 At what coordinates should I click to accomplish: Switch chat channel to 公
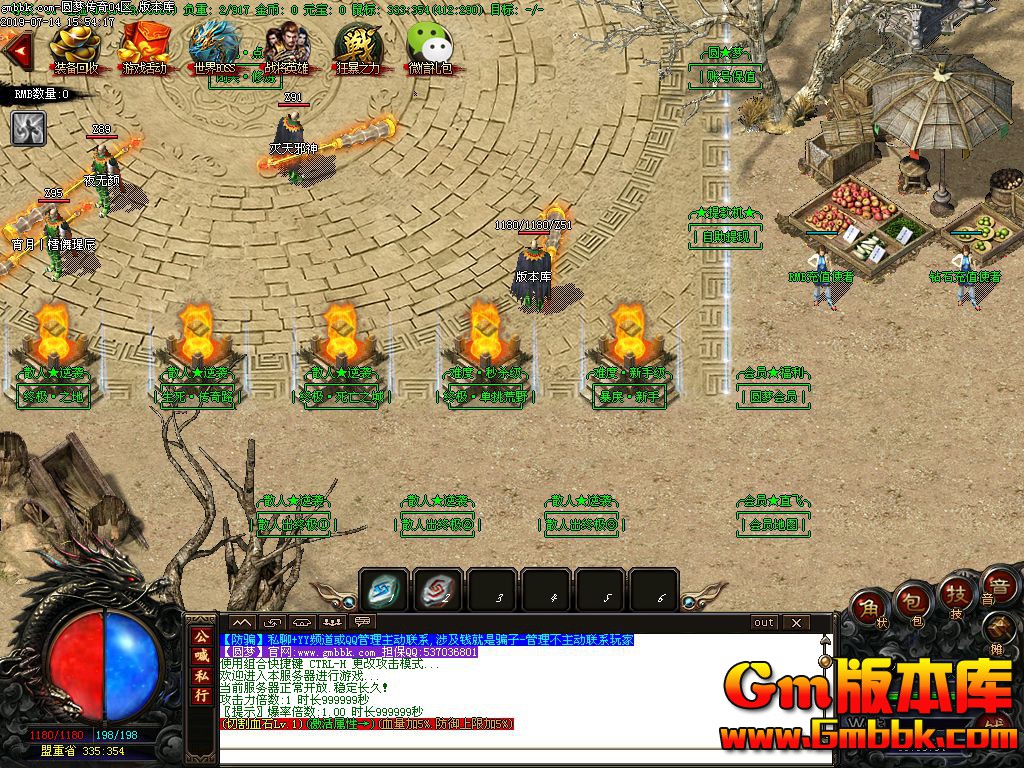pyautogui.click(x=202, y=637)
